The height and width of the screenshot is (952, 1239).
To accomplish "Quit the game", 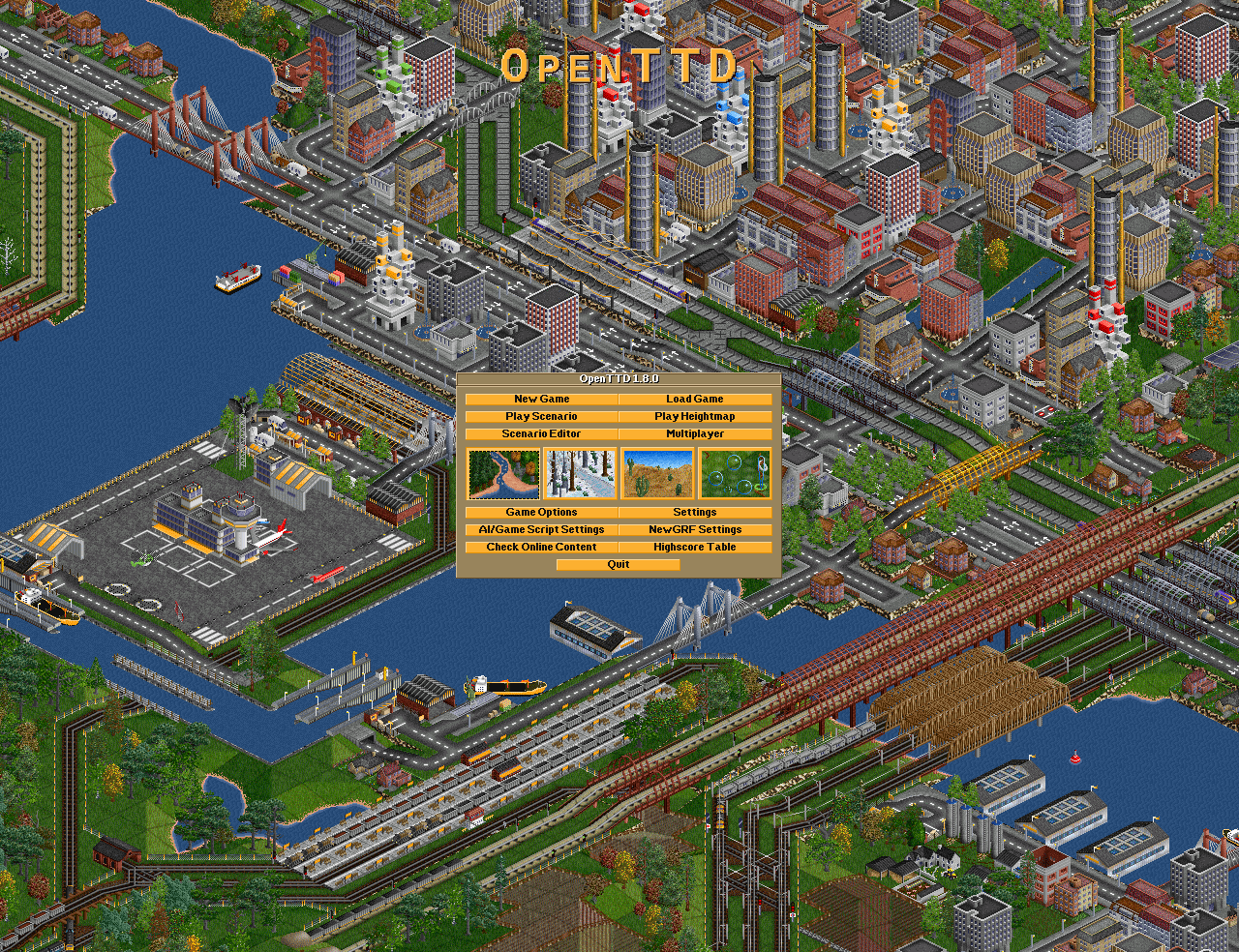I will point(619,564).
